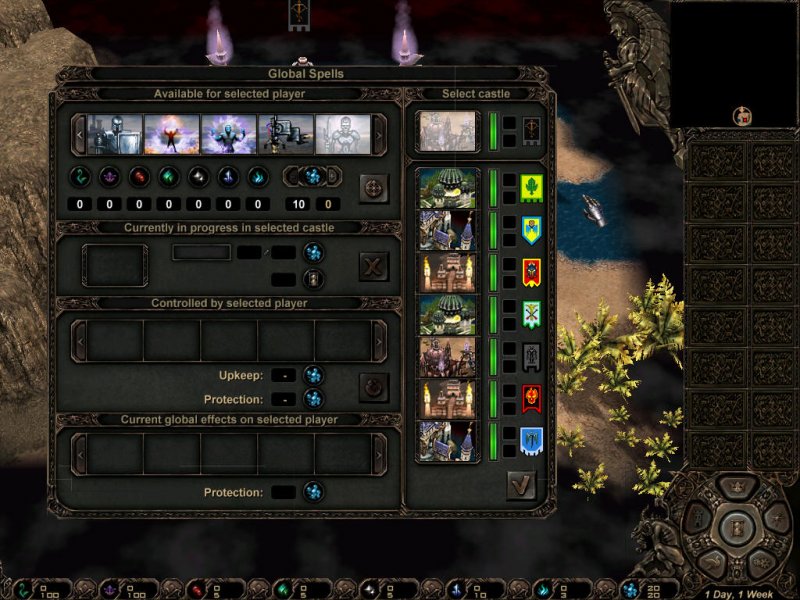Click the round cast spell target button

(x=374, y=188)
